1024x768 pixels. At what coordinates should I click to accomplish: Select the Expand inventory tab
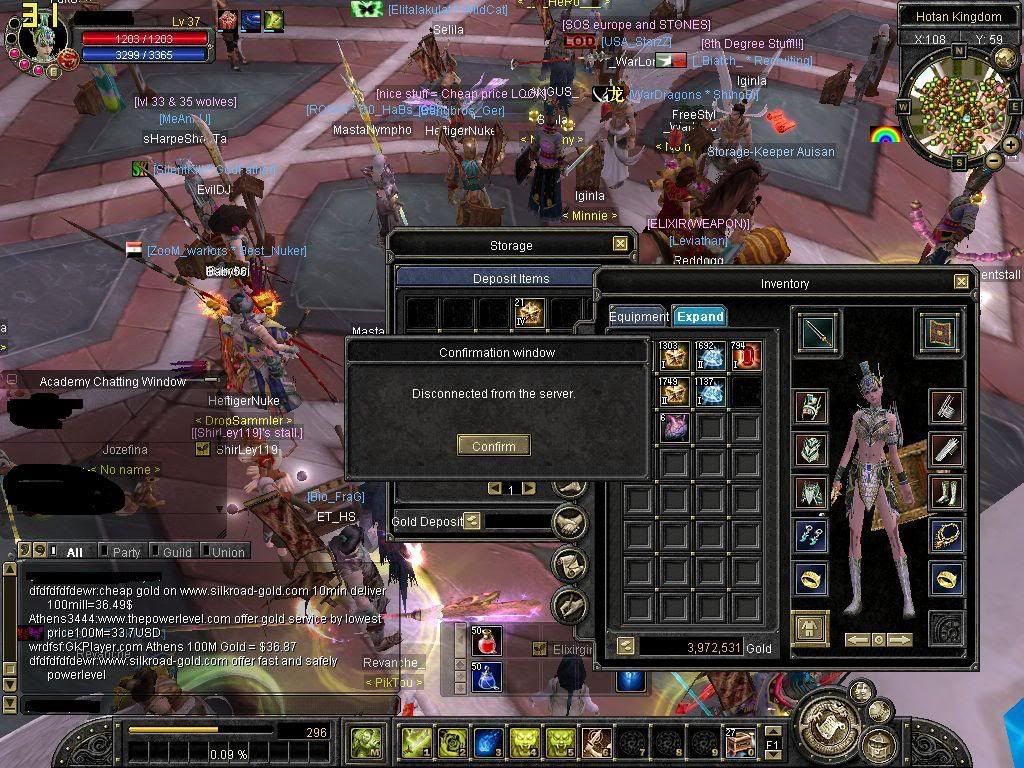pyautogui.click(x=699, y=317)
